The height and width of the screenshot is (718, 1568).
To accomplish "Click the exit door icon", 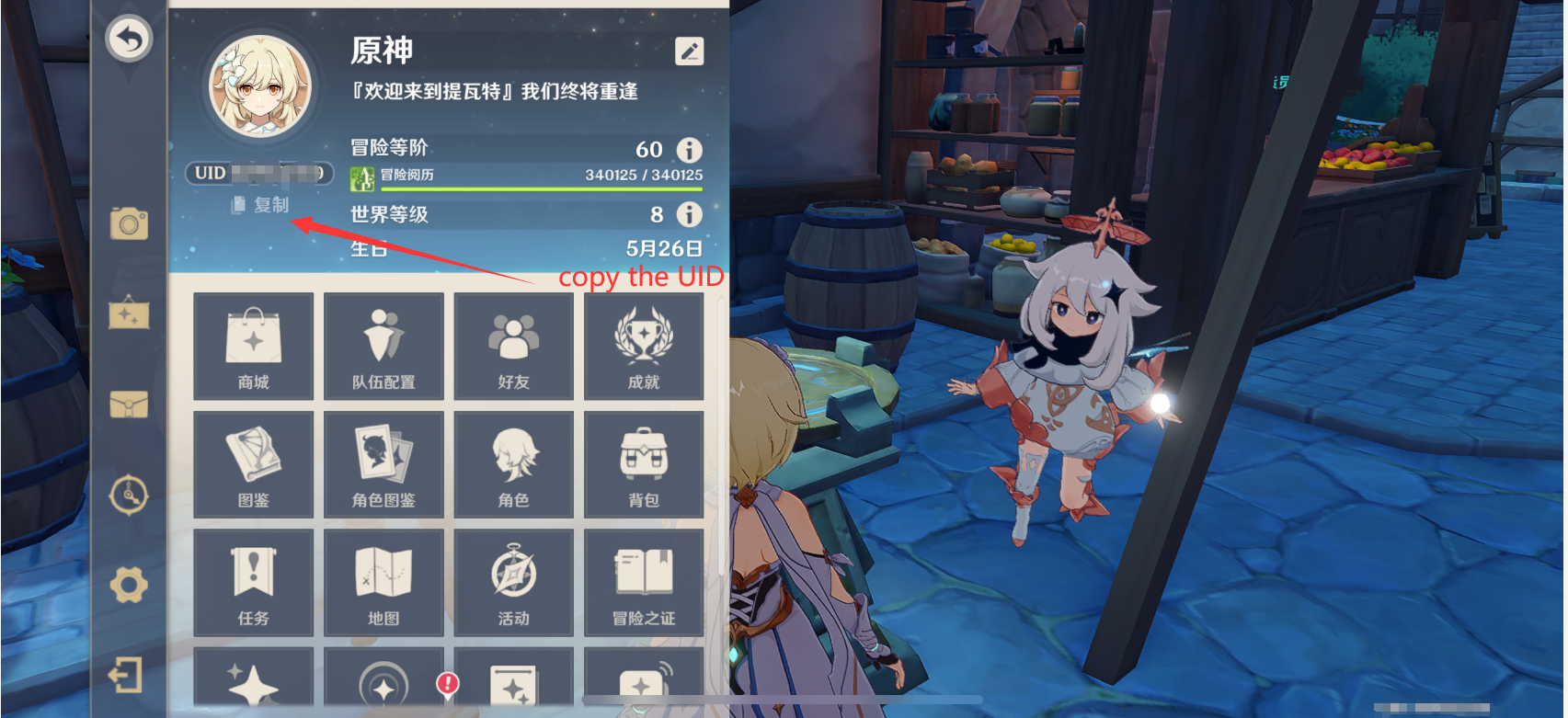I will [x=127, y=676].
